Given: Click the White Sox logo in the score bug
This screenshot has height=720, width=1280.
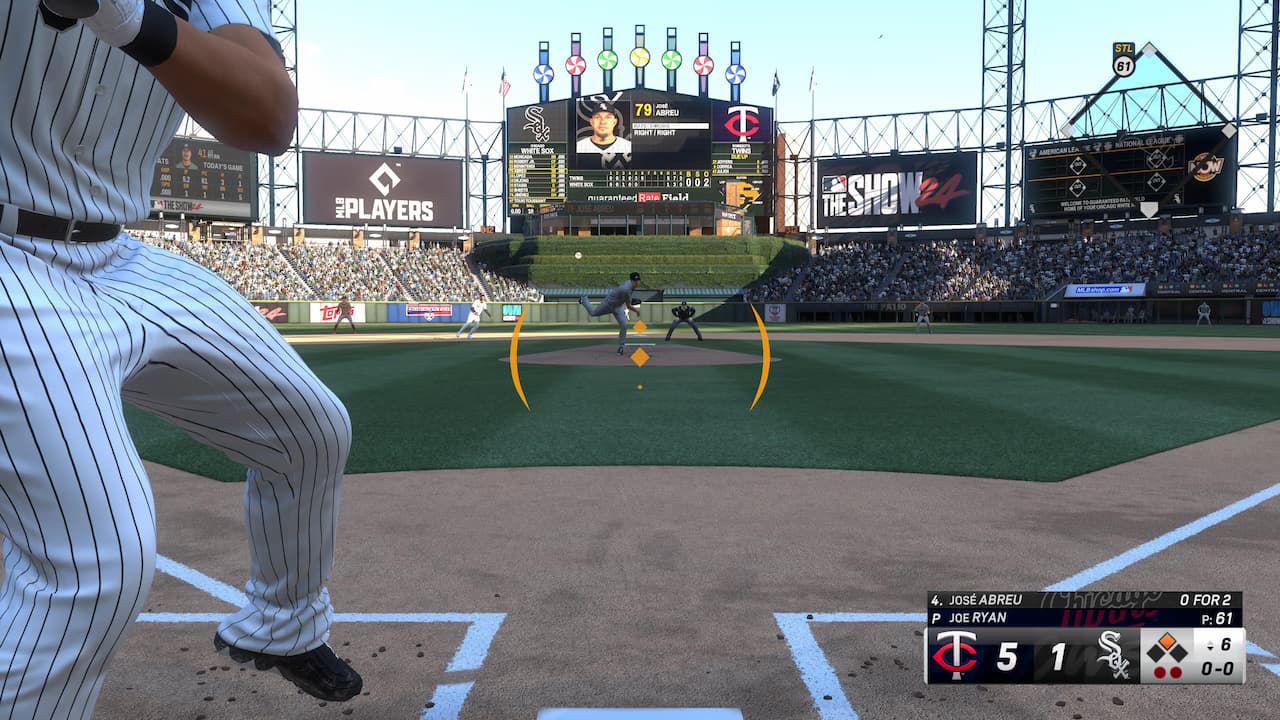Looking at the screenshot, I should 1112,656.
